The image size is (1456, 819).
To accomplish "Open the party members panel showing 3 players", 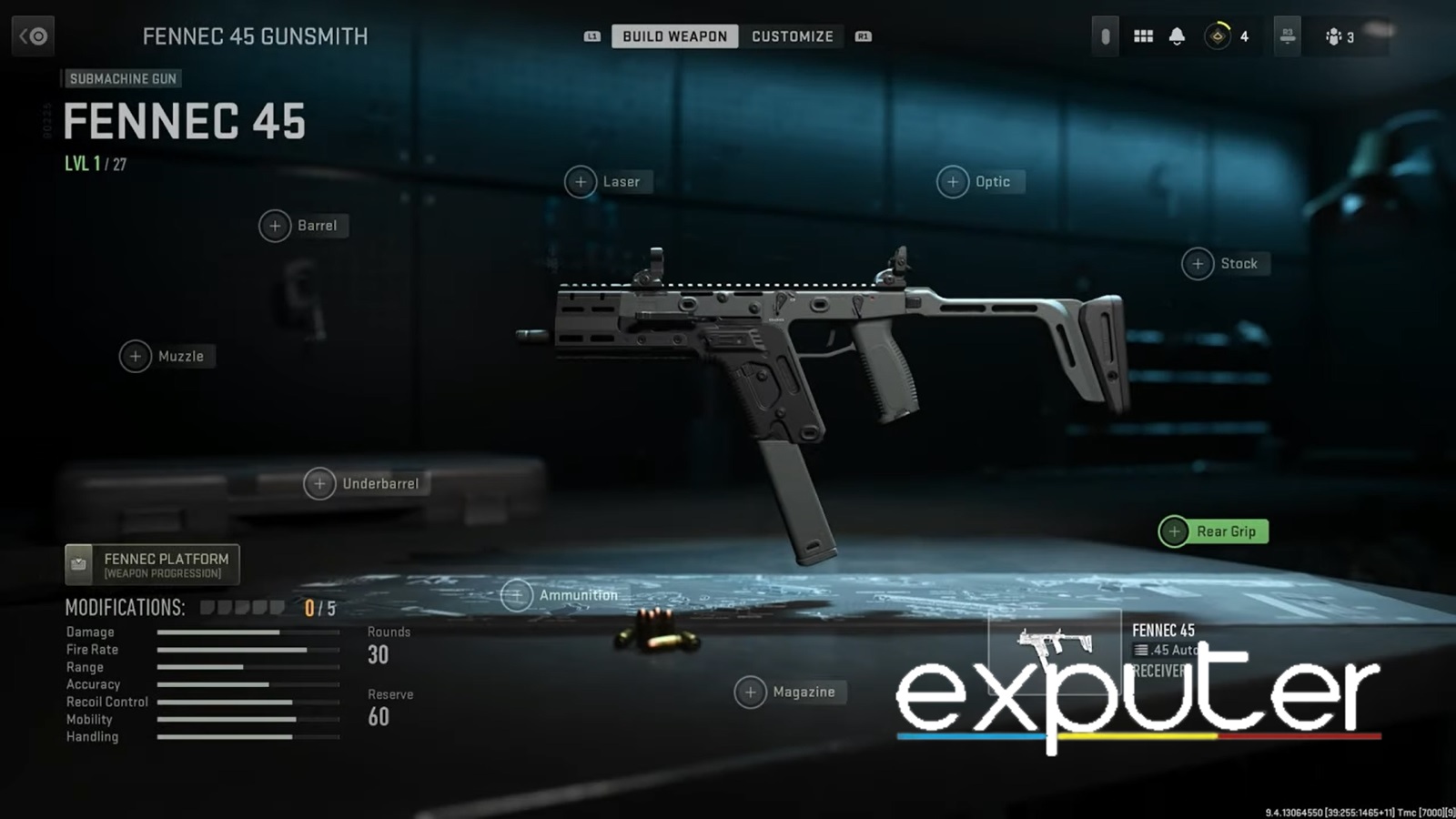I will [x=1336, y=36].
